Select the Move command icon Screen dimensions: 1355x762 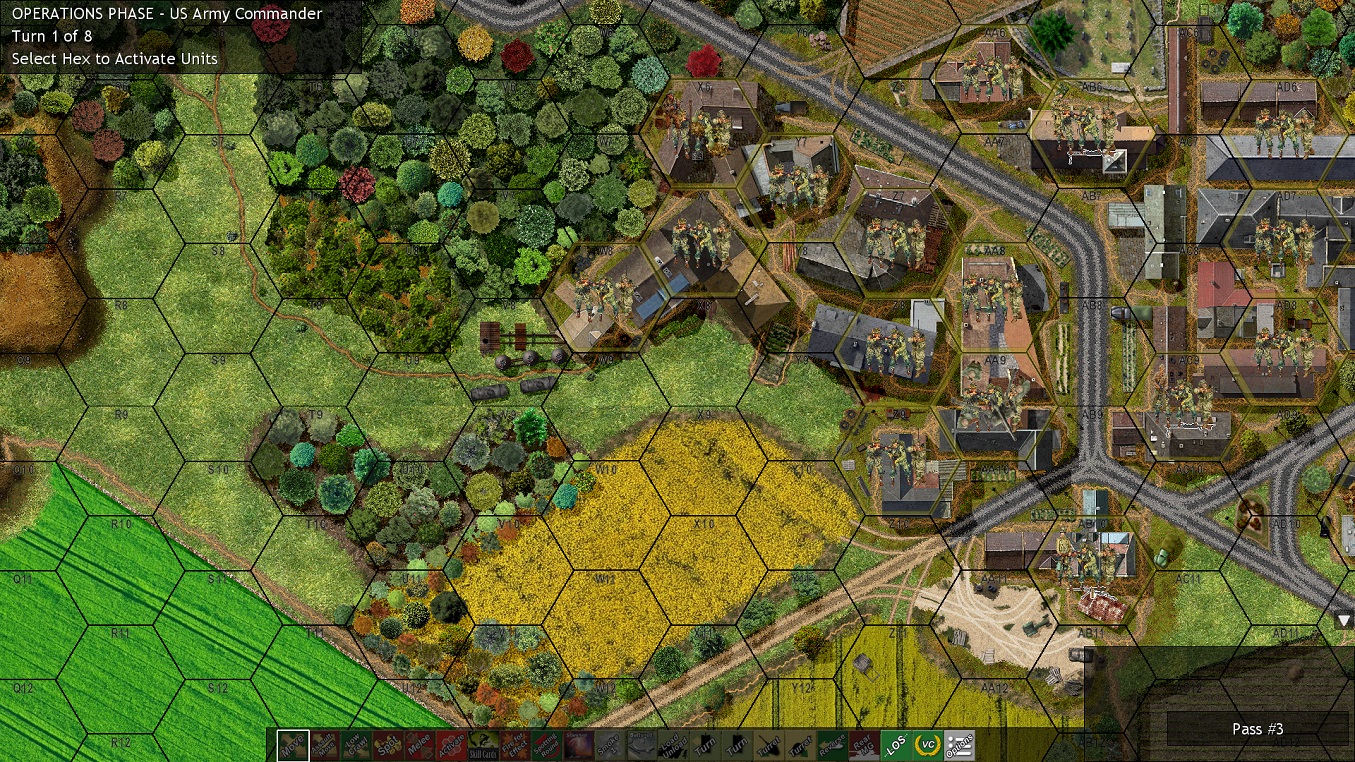[292, 746]
